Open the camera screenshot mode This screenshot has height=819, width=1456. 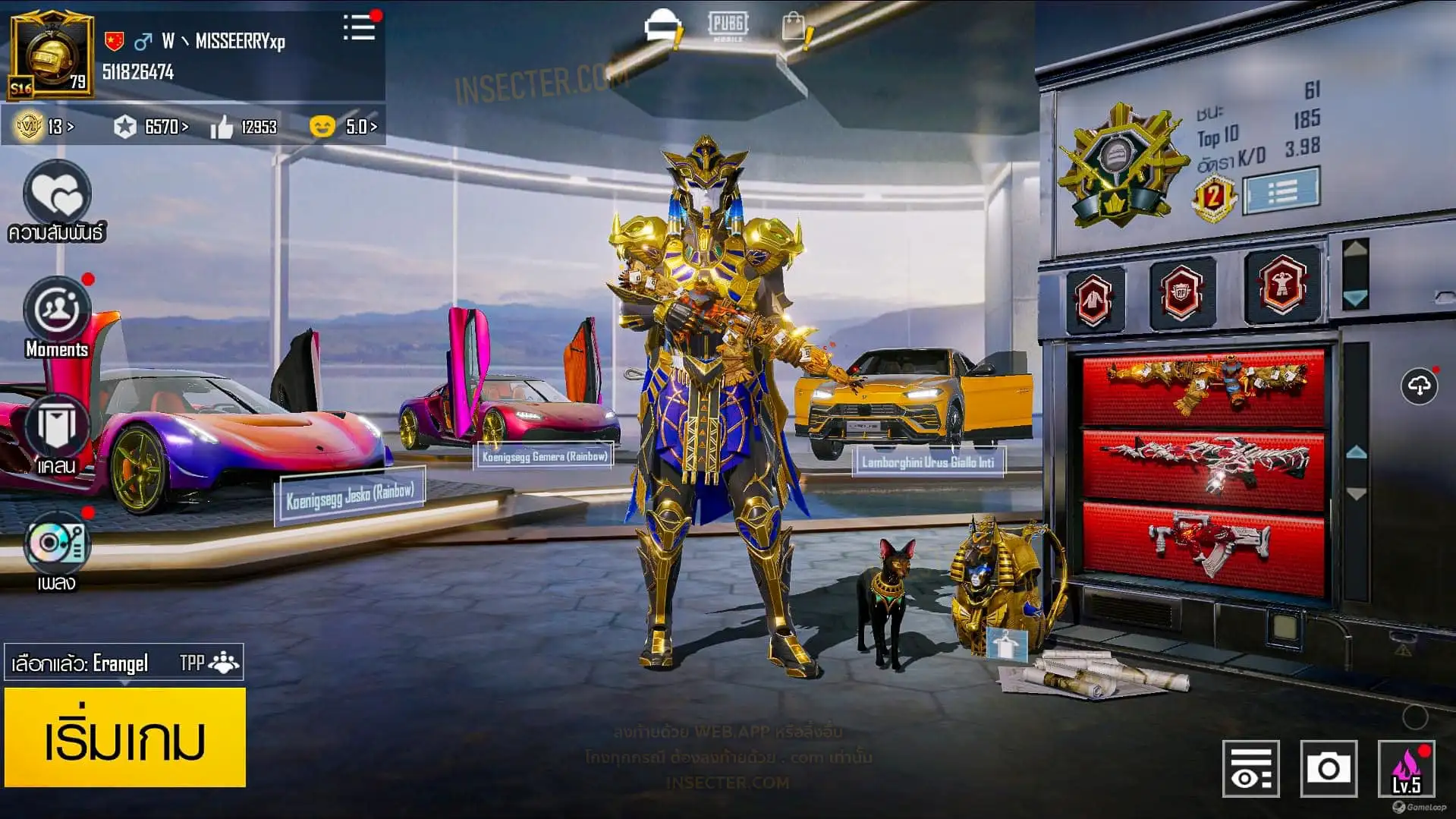(1328, 769)
